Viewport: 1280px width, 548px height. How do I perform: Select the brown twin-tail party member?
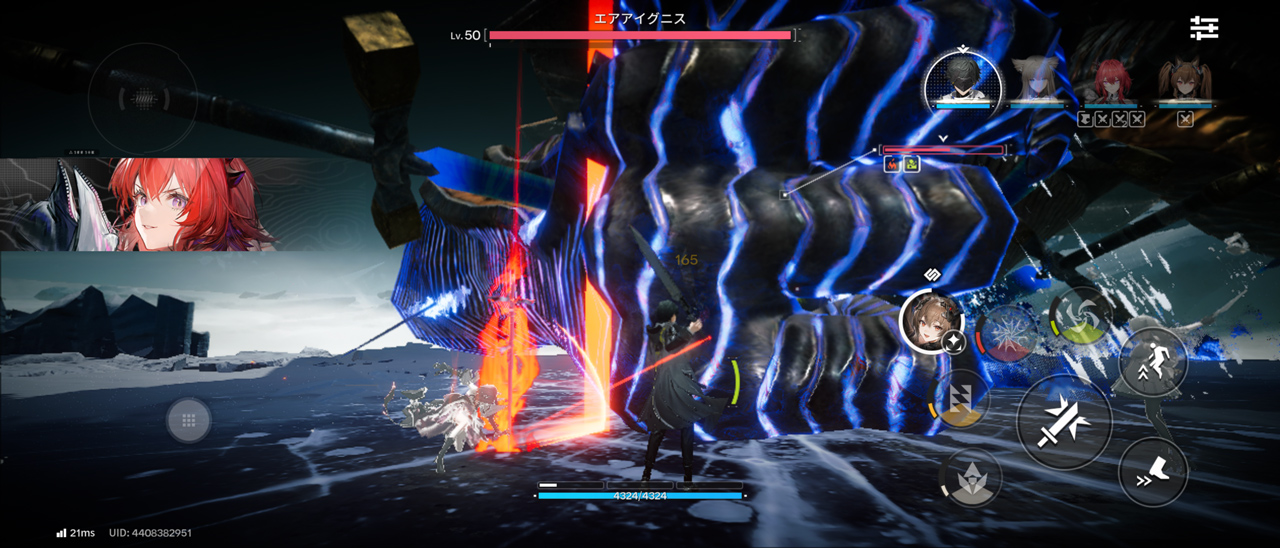[1186, 80]
